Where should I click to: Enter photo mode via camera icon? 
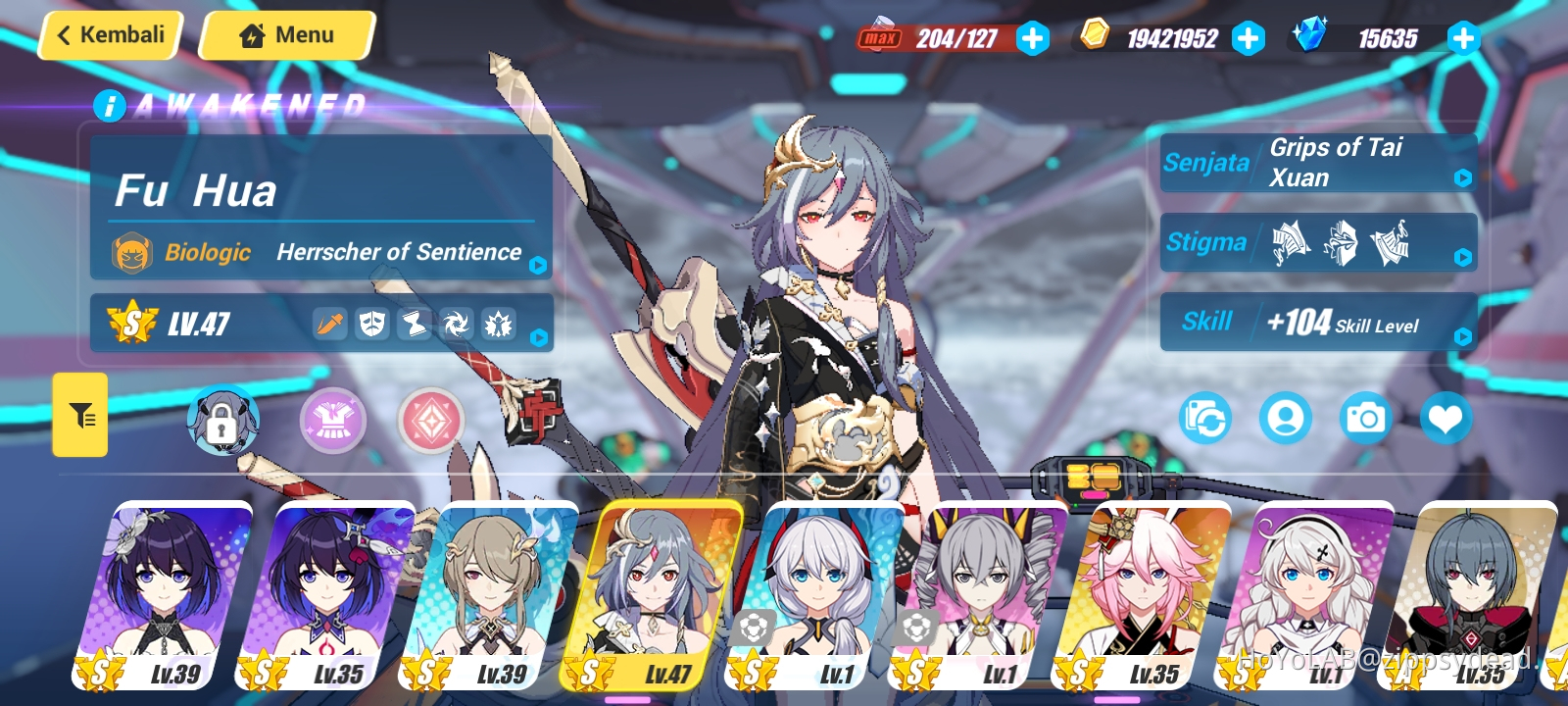click(x=1364, y=417)
